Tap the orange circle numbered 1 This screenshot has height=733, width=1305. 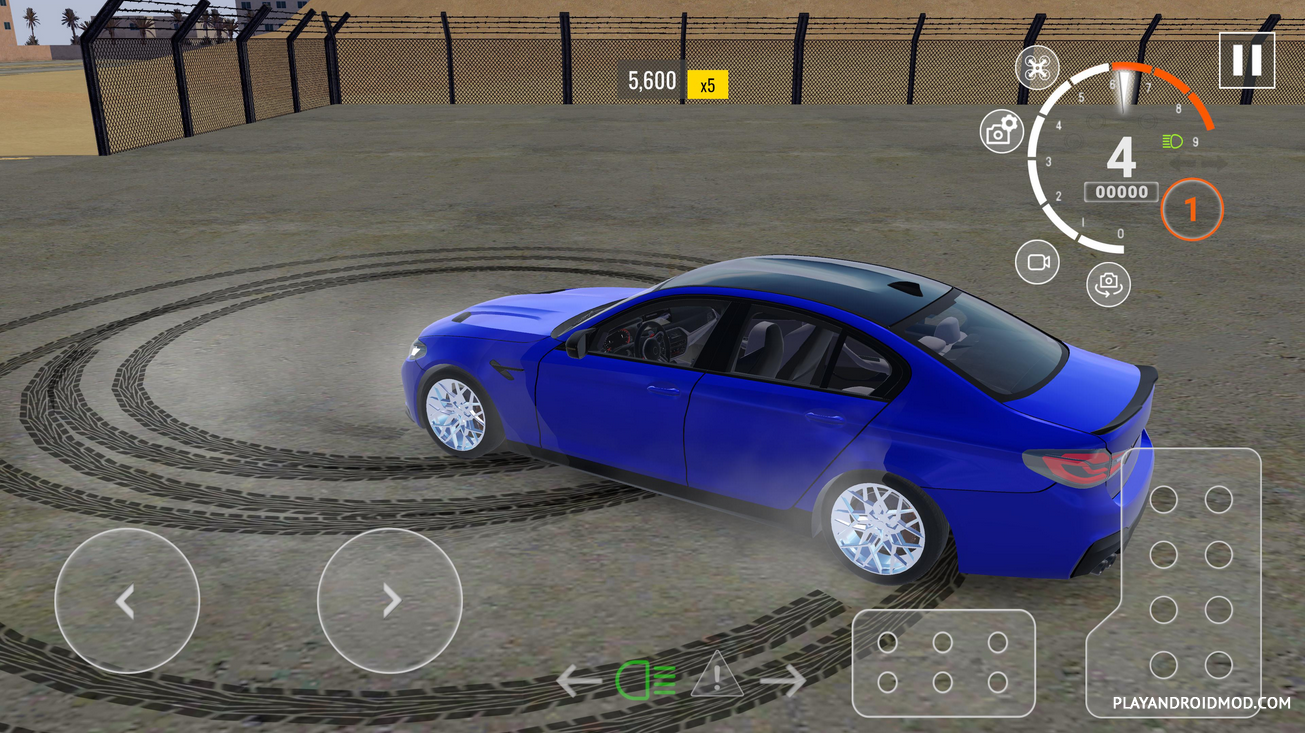(1191, 209)
